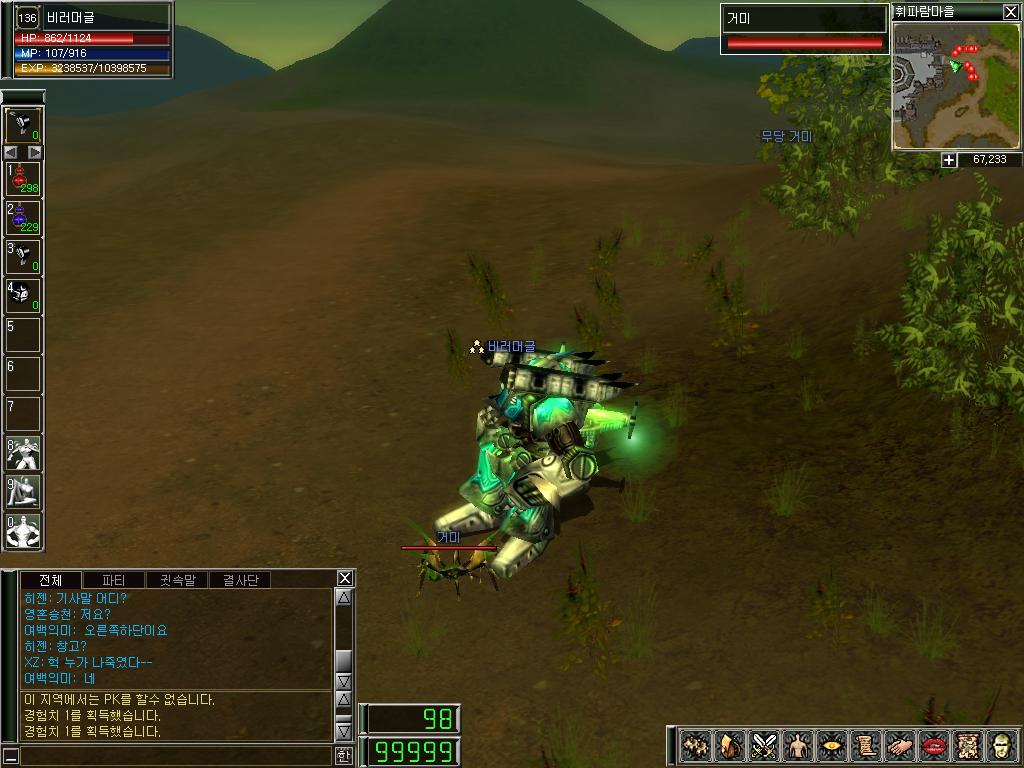The width and height of the screenshot is (1024, 768).
Task: Go to previous hotbar page with left arrow
Action: 11,152
